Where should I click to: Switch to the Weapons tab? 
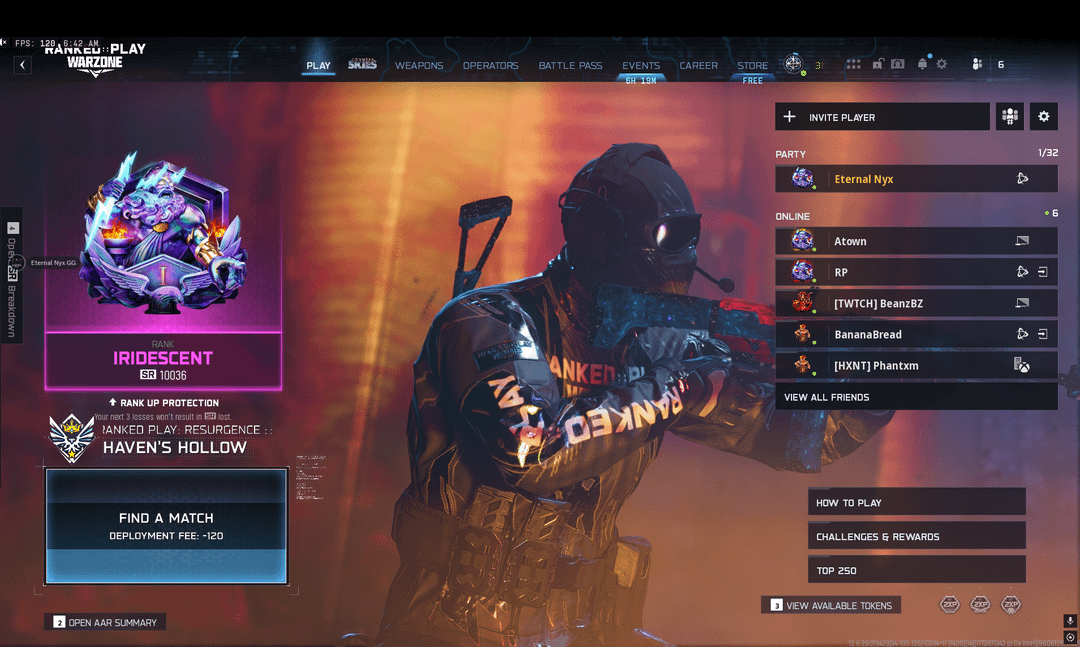[419, 66]
